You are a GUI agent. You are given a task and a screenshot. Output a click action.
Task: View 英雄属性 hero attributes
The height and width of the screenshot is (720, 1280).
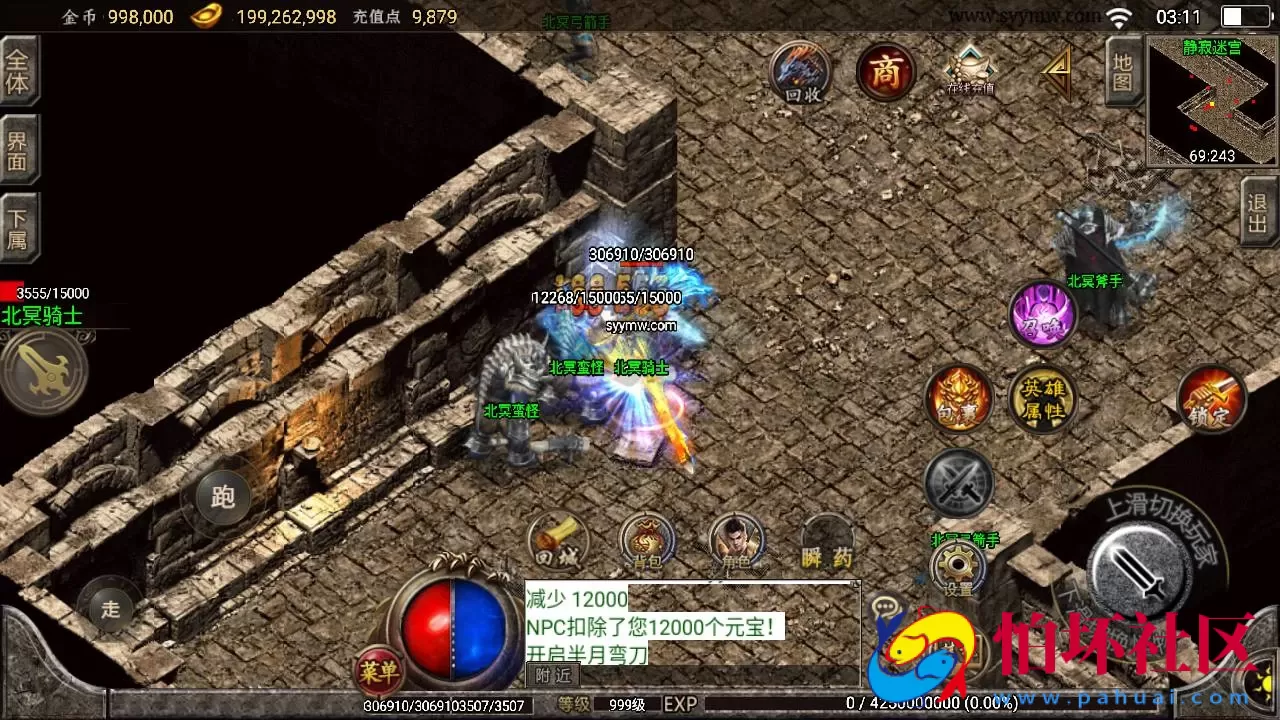[x=1043, y=398]
